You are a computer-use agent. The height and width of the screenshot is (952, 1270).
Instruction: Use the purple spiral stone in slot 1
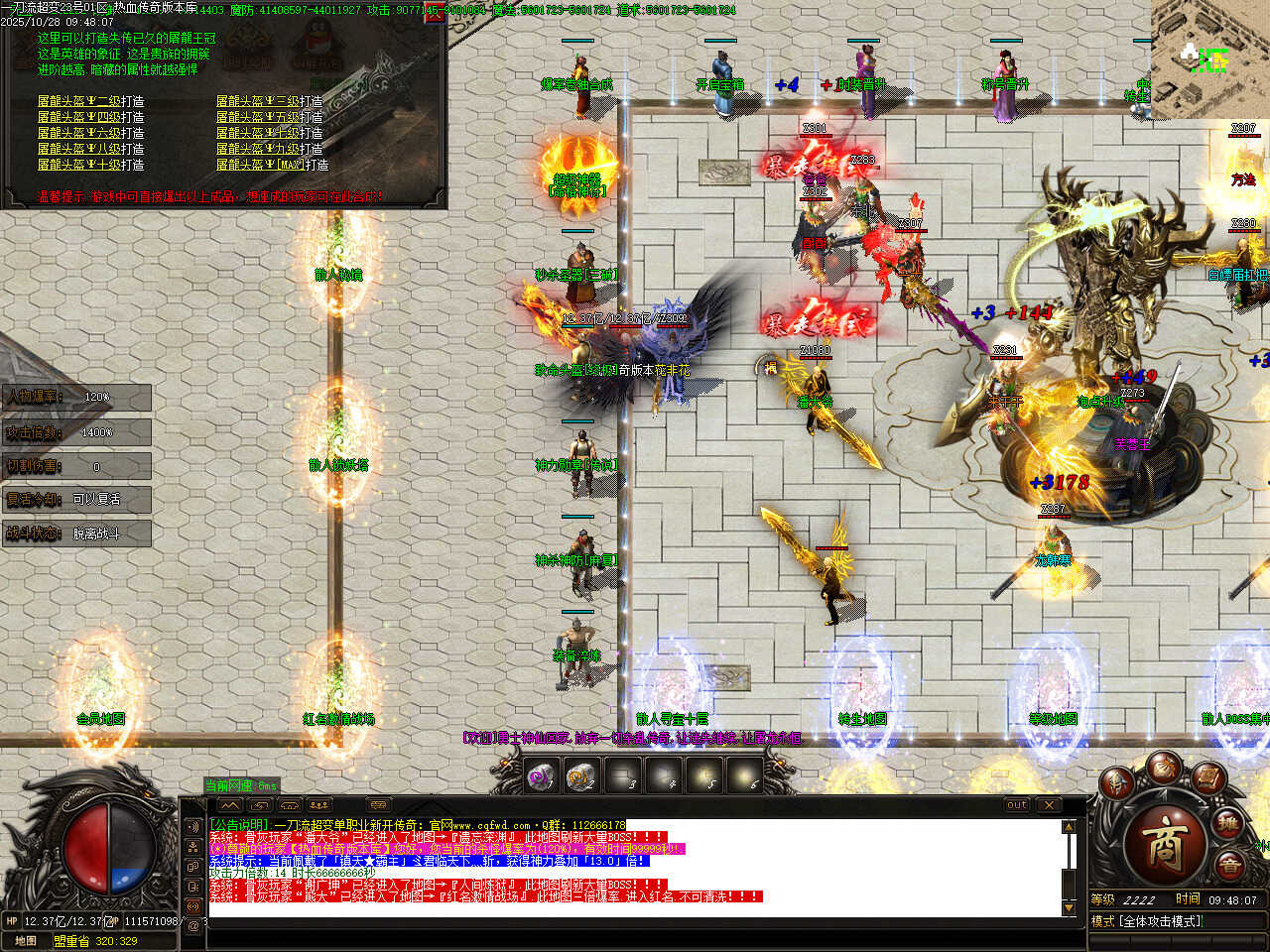click(x=541, y=776)
